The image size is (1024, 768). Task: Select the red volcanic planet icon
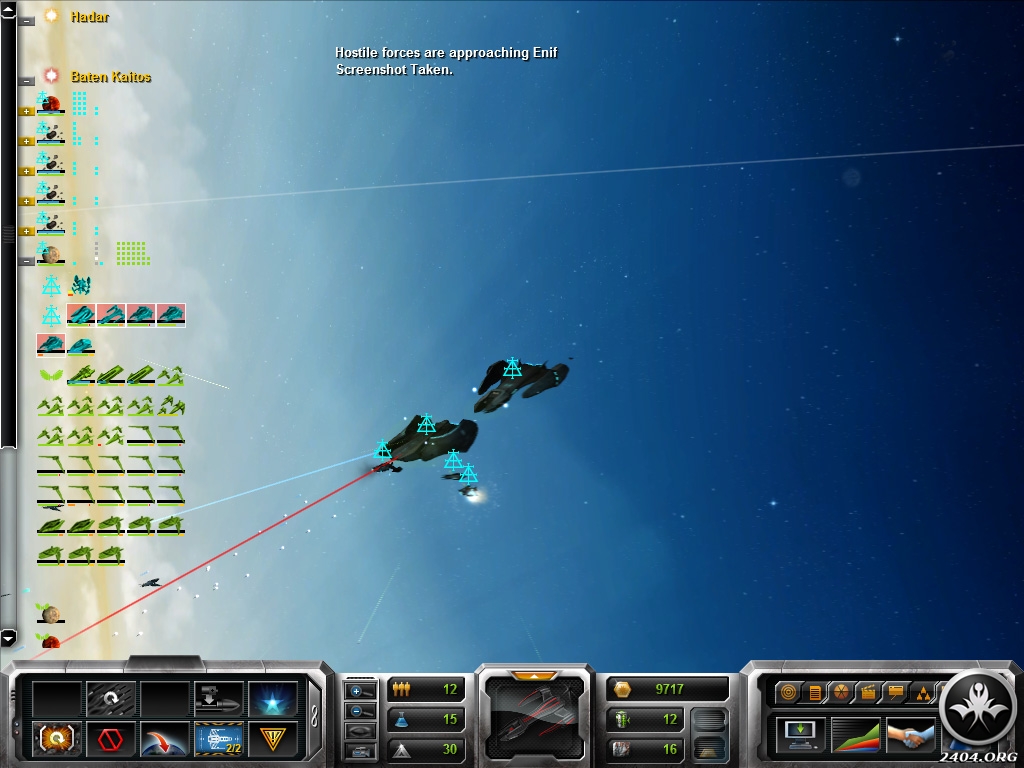tap(50, 102)
